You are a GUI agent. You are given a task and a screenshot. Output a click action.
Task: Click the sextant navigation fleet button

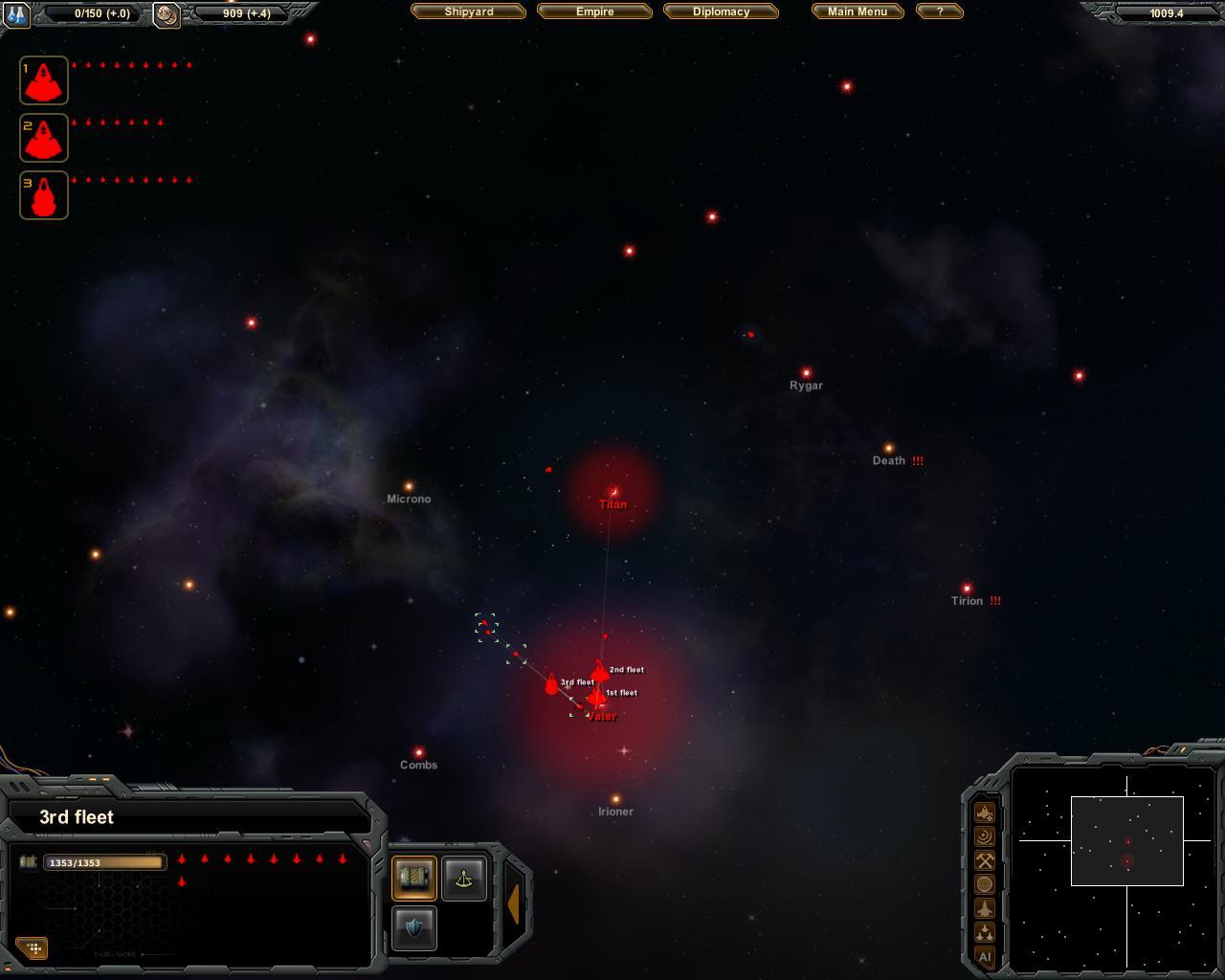click(x=464, y=878)
